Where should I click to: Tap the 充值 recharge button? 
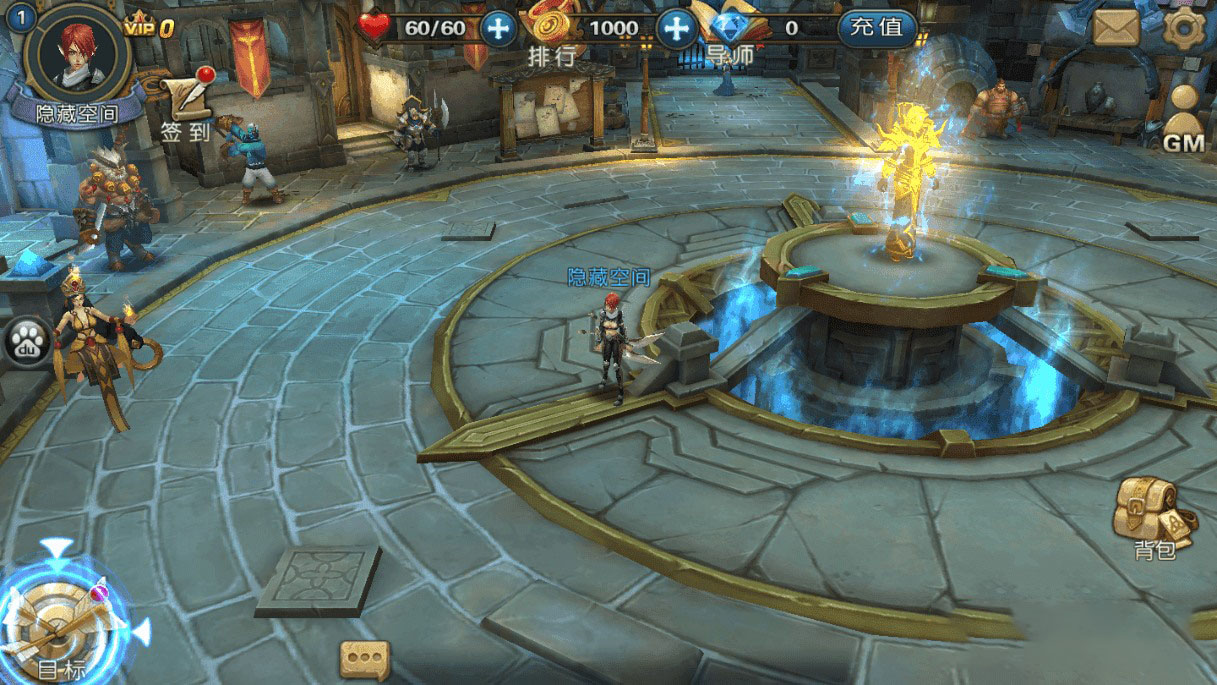click(877, 28)
